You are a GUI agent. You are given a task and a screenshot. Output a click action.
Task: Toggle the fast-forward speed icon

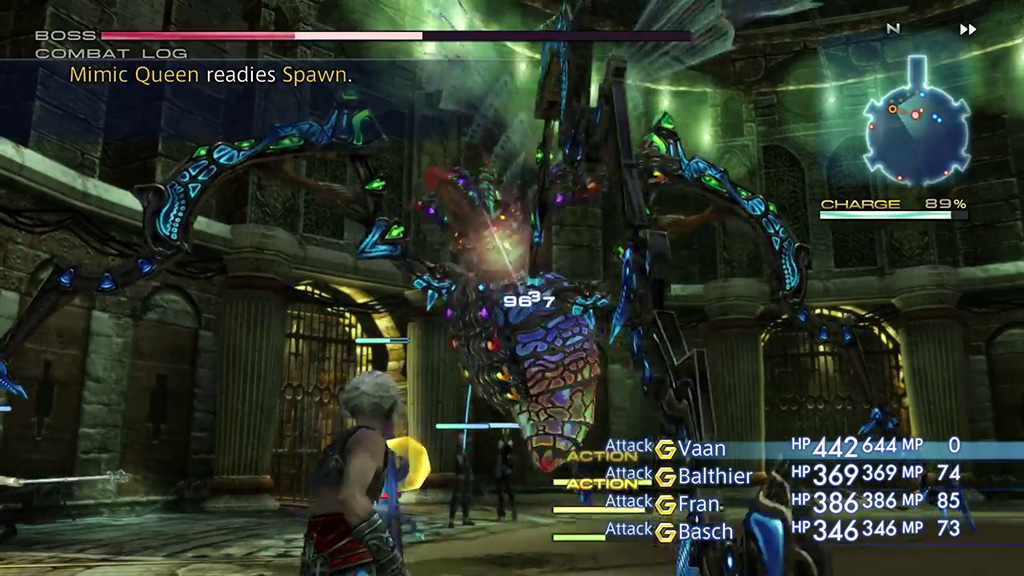click(967, 30)
